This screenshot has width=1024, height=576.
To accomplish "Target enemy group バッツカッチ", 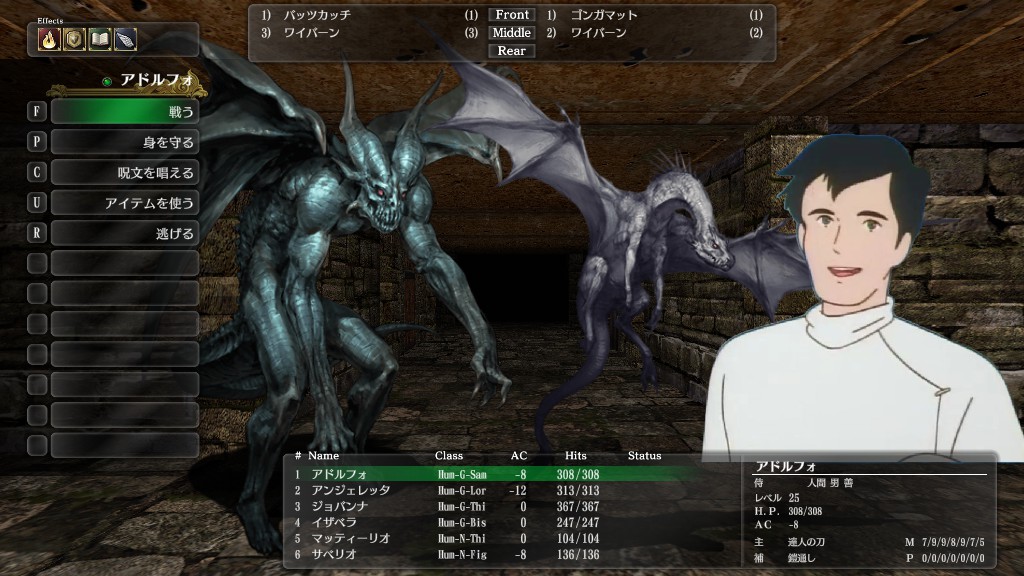I will pos(318,16).
